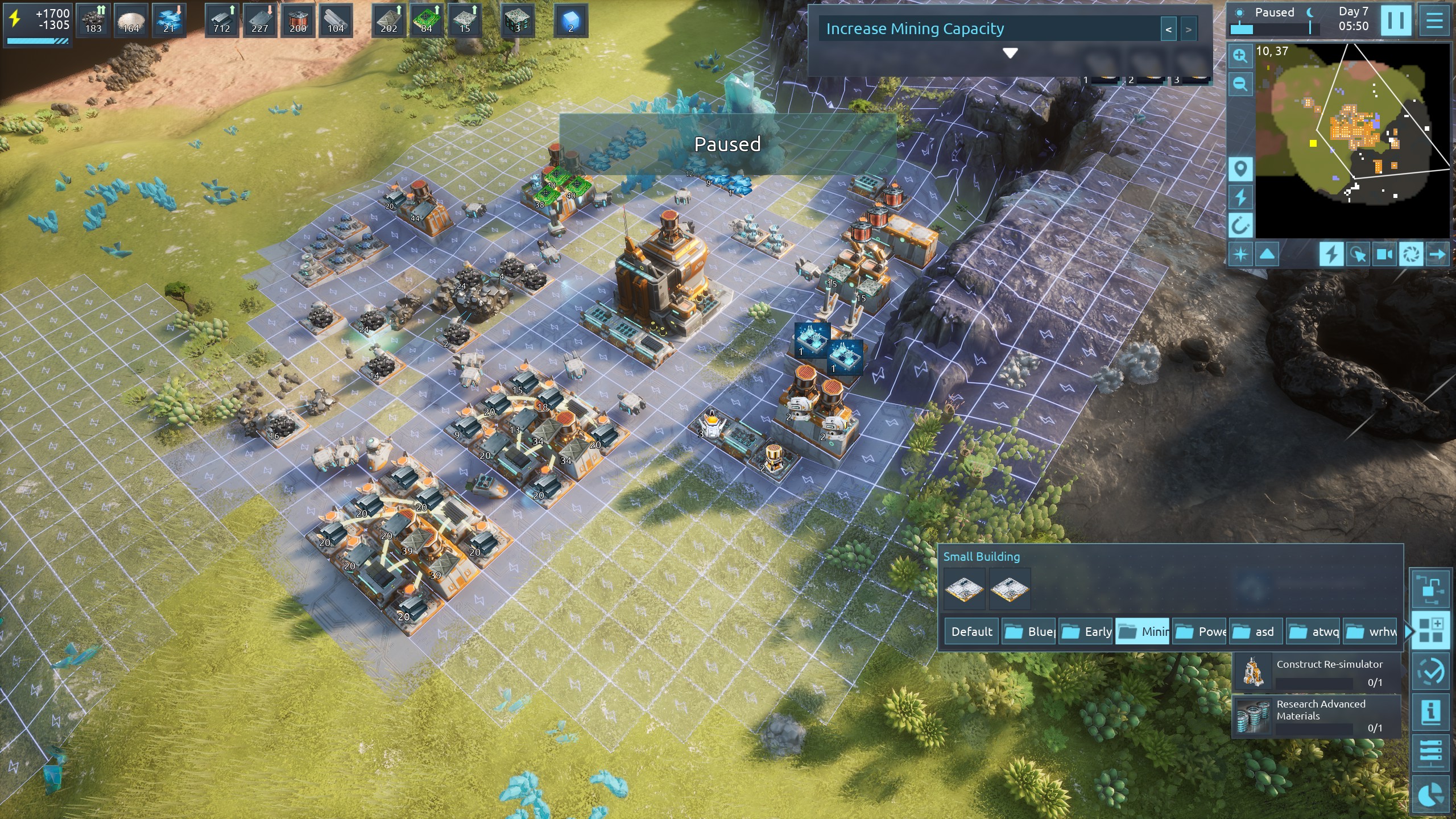This screenshot has width=1456, height=819.
Task: Open the hamburger main menu
Action: pos(1434,21)
